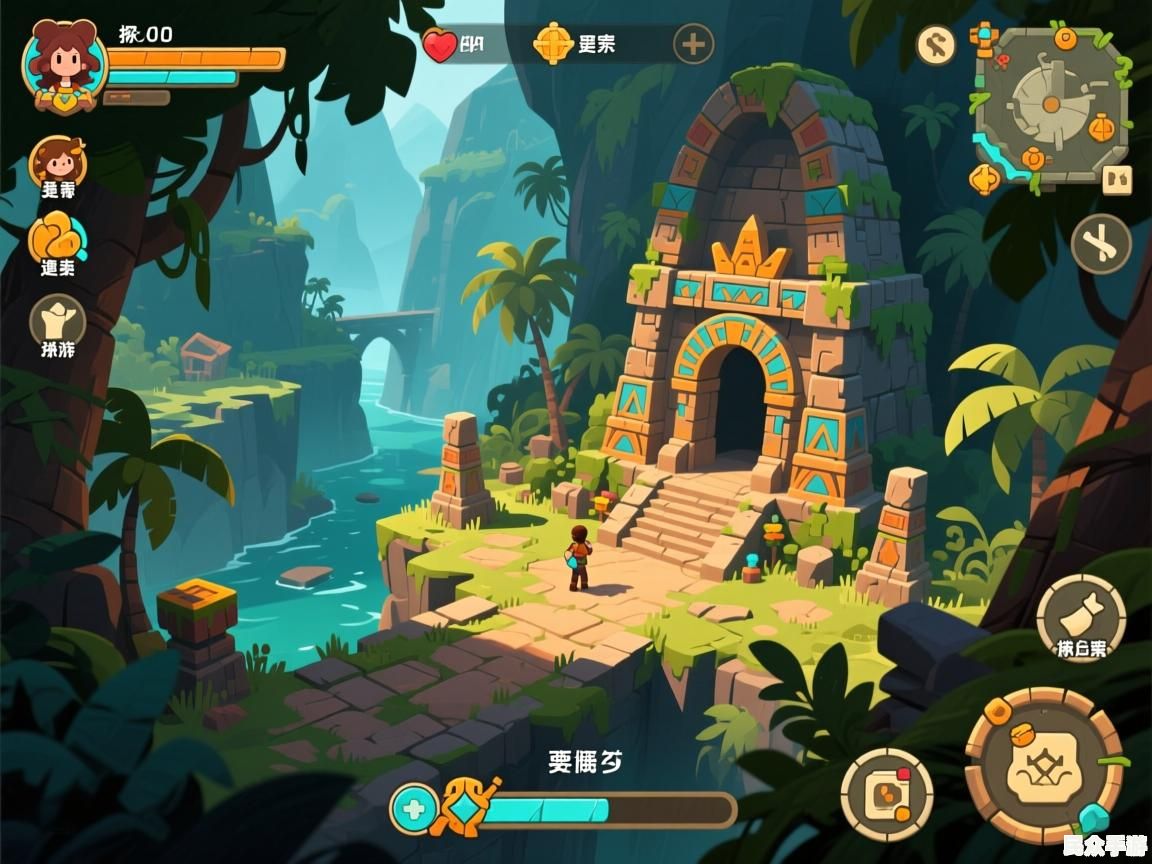The height and width of the screenshot is (864, 1152).
Task: Tap the orange glove icon on the left
Action: [x=57, y=239]
